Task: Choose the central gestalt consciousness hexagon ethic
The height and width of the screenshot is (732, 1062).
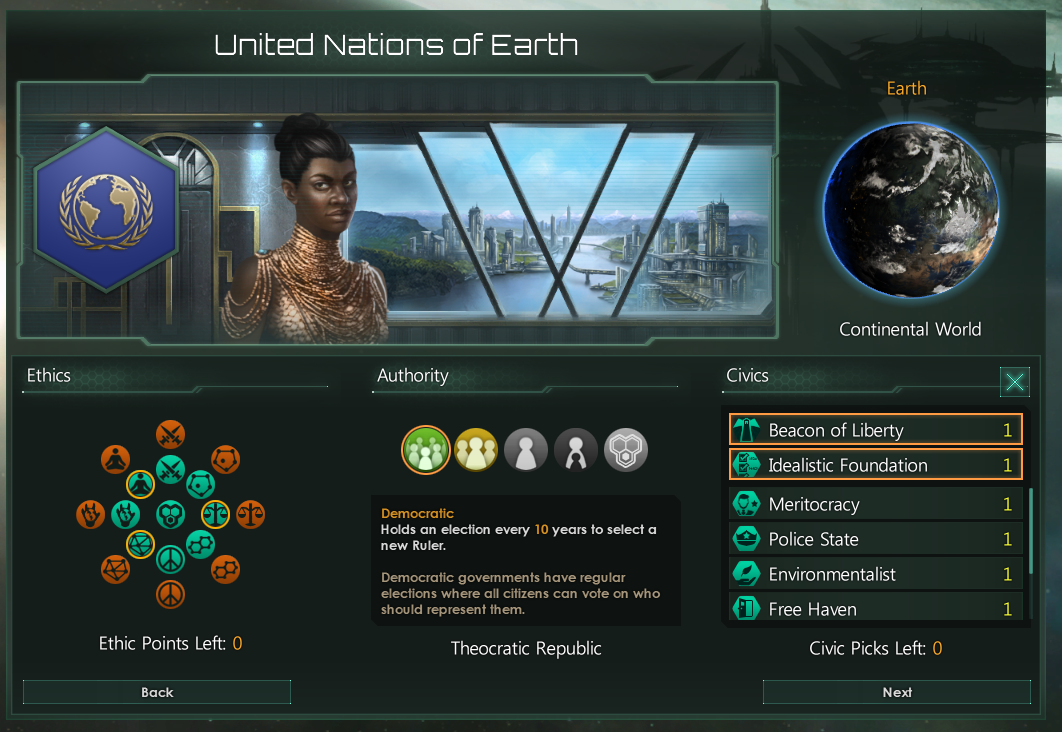Action: point(170,514)
